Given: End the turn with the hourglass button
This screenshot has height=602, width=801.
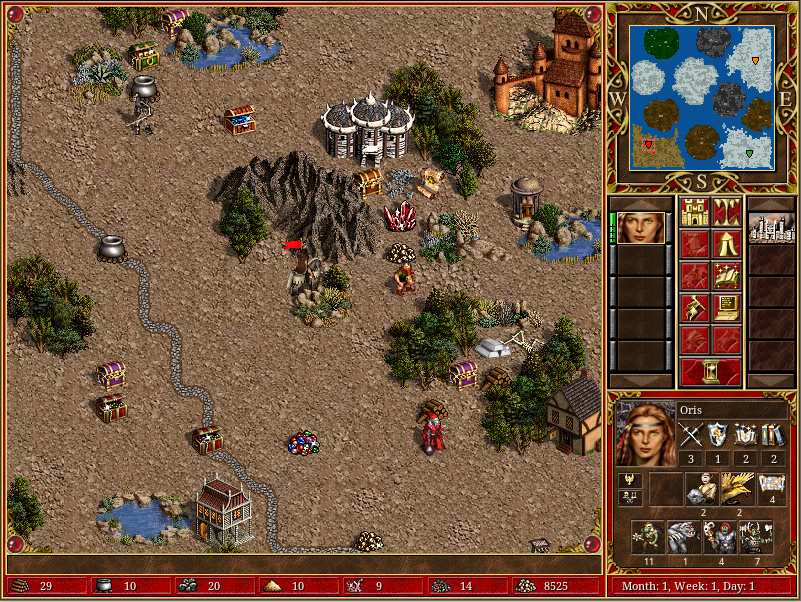Looking at the screenshot, I should coord(710,372).
